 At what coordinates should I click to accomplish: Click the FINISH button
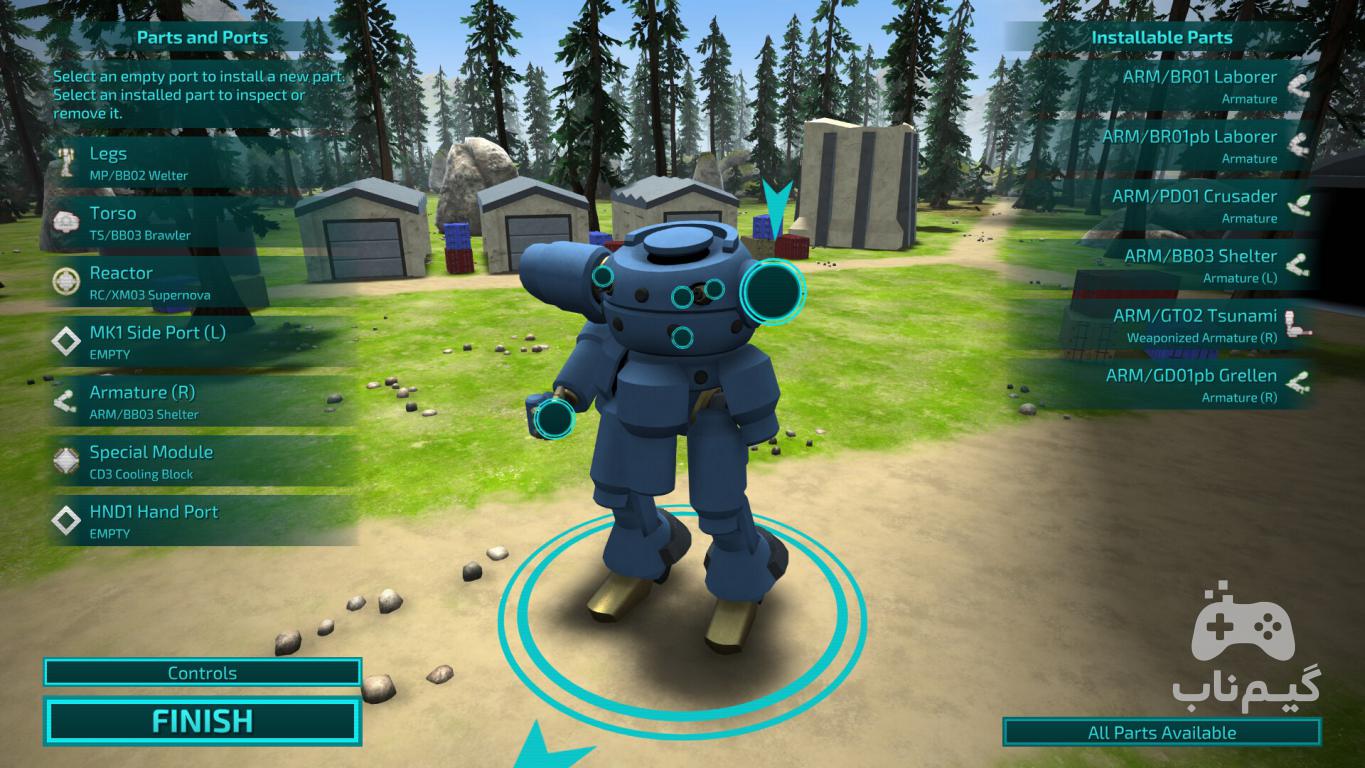(x=201, y=721)
